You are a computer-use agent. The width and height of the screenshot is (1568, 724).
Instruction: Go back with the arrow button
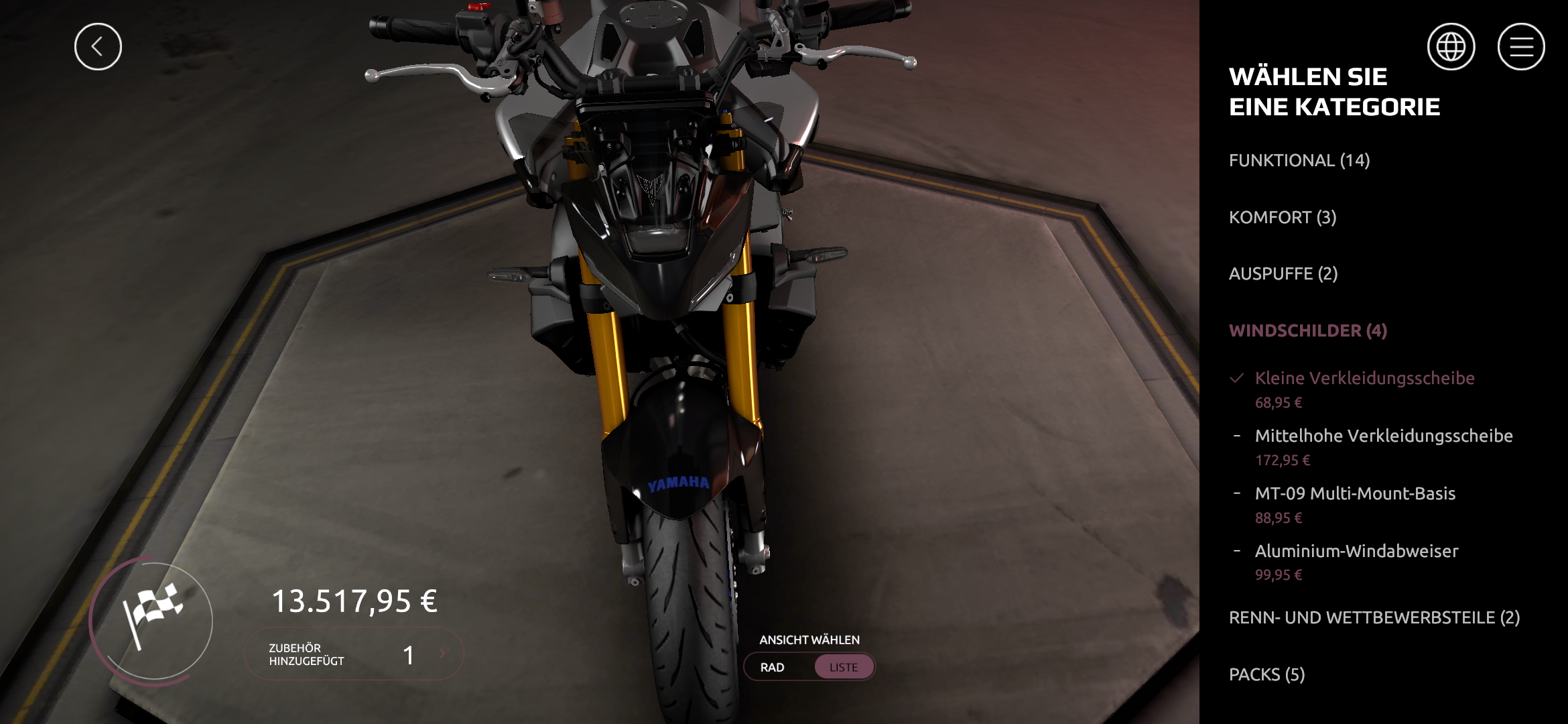pos(98,47)
